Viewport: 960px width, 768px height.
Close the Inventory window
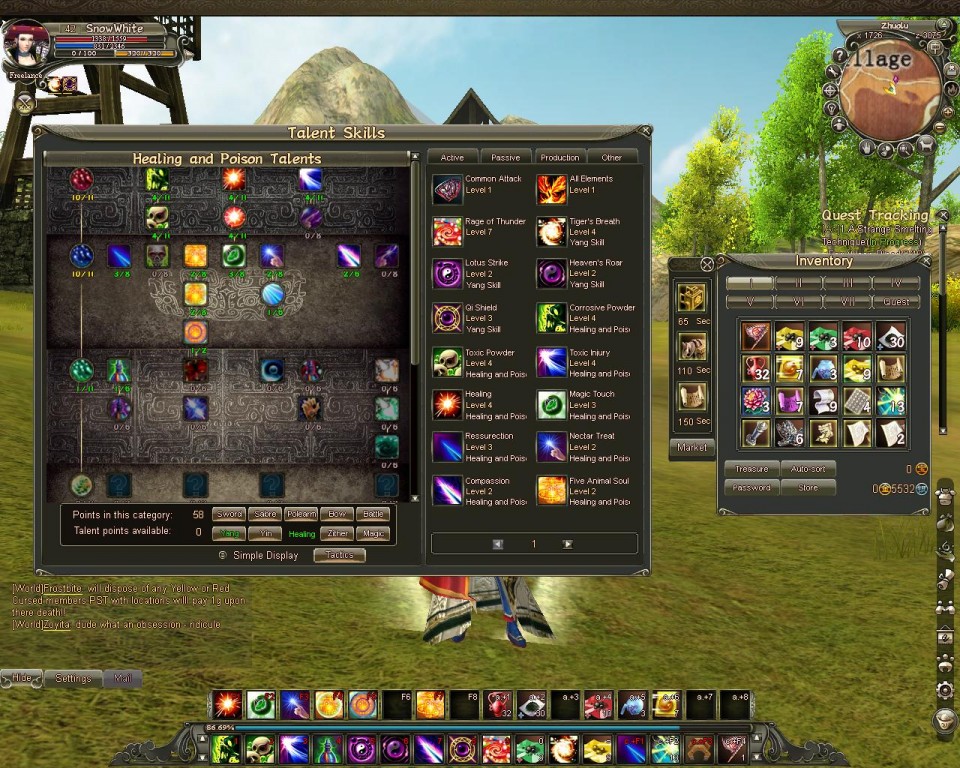click(x=707, y=264)
